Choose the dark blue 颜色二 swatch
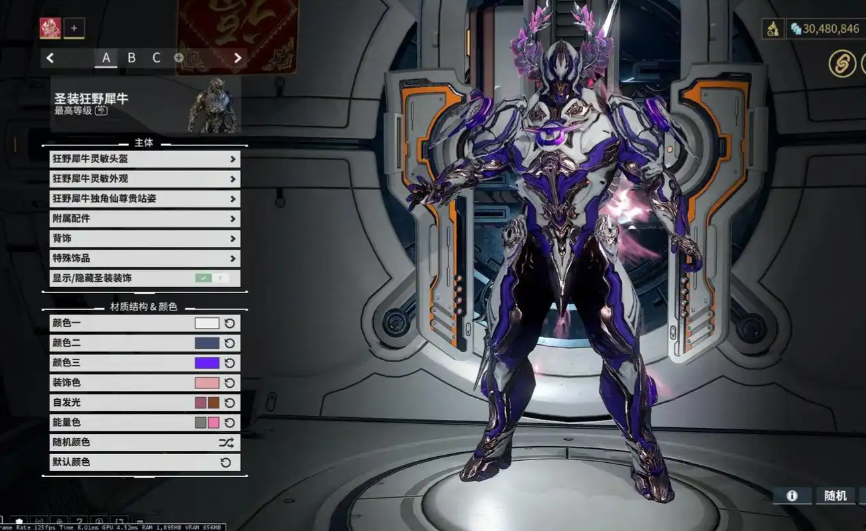This screenshot has width=866, height=531. [207, 343]
